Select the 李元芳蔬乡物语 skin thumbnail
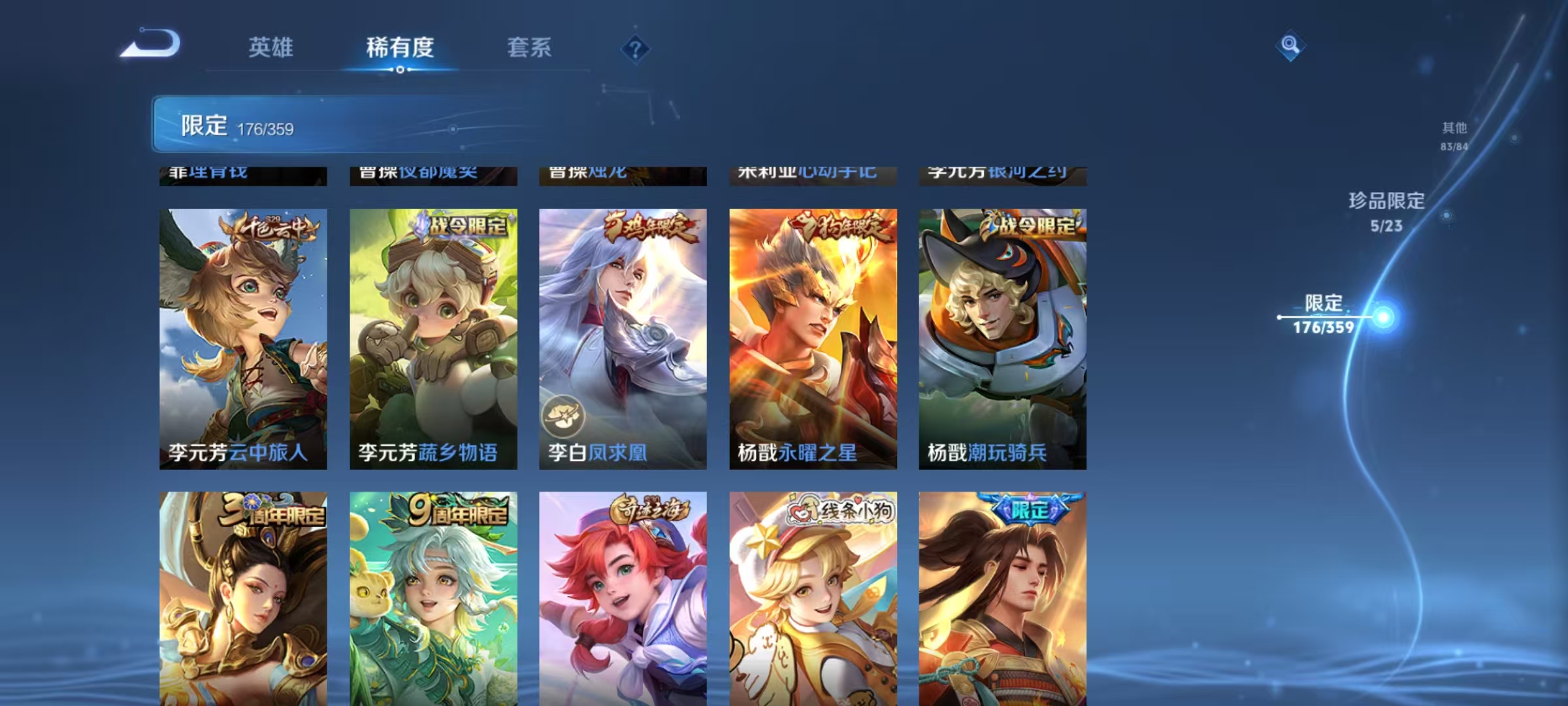This screenshot has height=706, width=1568. click(x=434, y=340)
